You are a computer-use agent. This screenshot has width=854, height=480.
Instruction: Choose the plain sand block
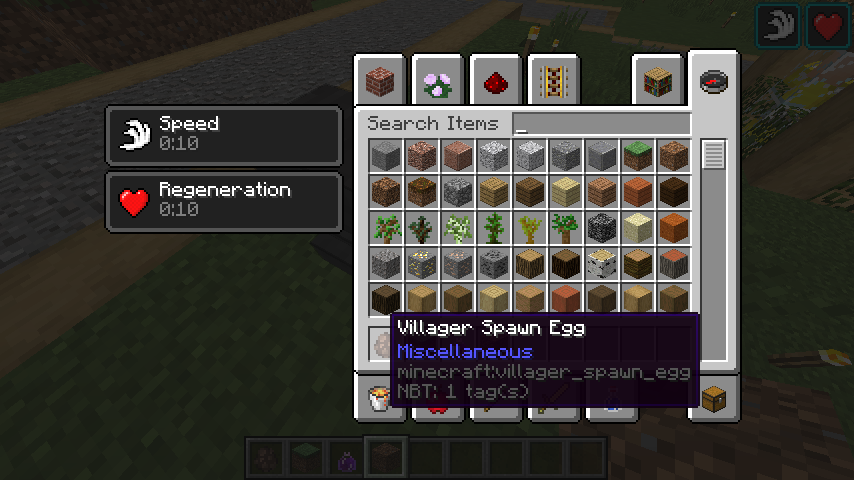click(637, 227)
